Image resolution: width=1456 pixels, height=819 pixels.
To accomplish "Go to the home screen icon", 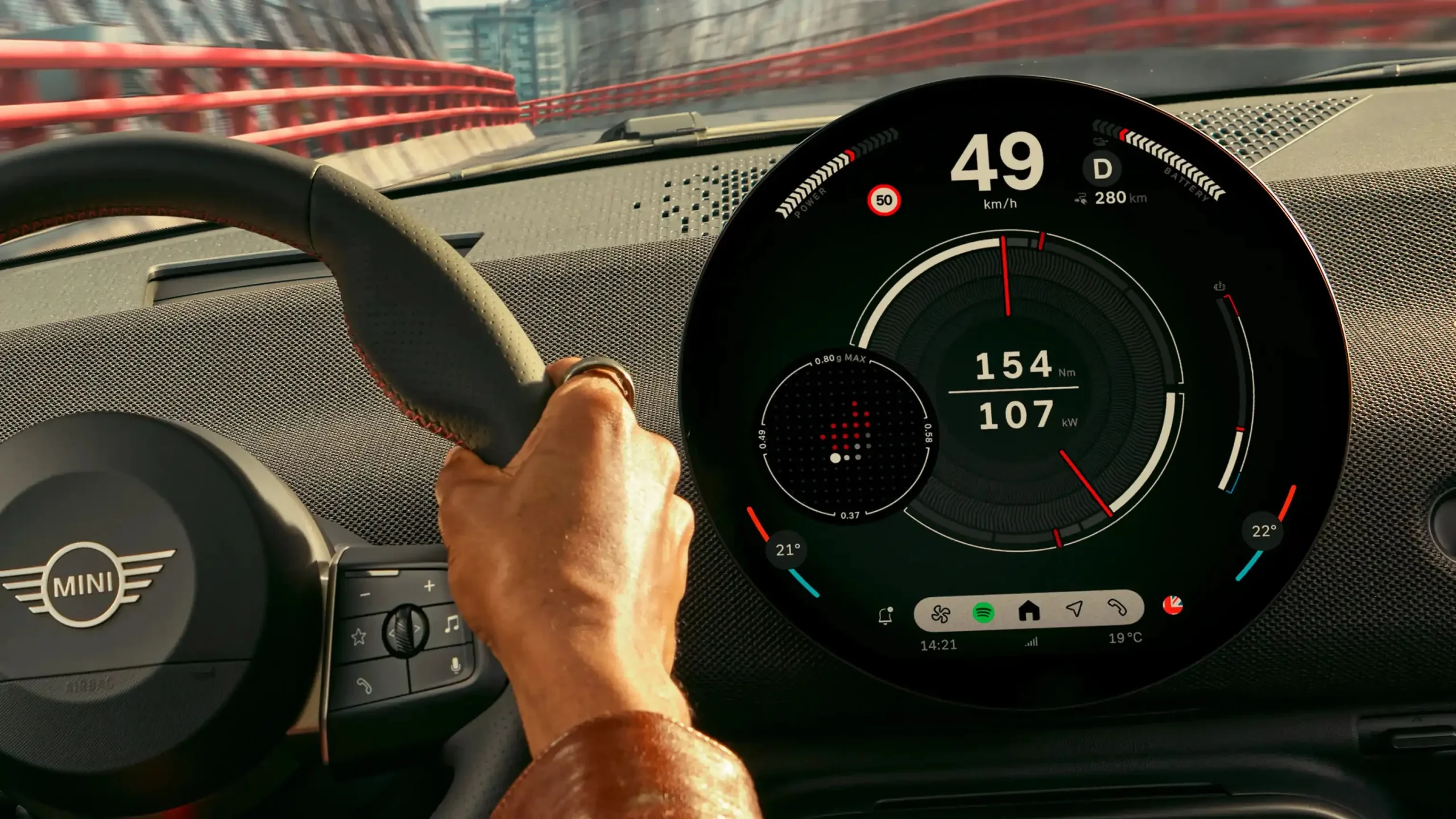I will click(1029, 611).
